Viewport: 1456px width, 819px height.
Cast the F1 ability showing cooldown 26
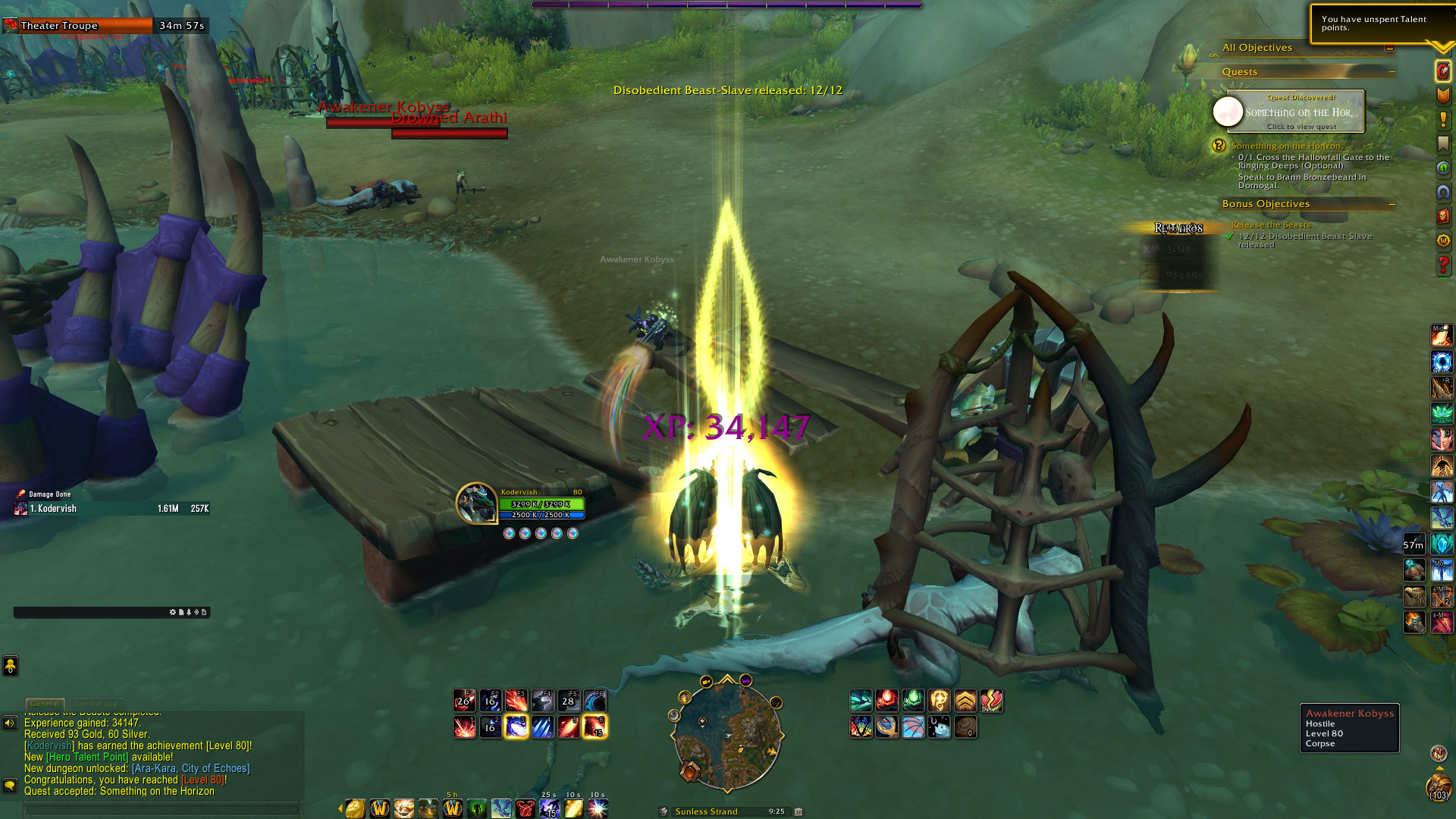point(464,700)
